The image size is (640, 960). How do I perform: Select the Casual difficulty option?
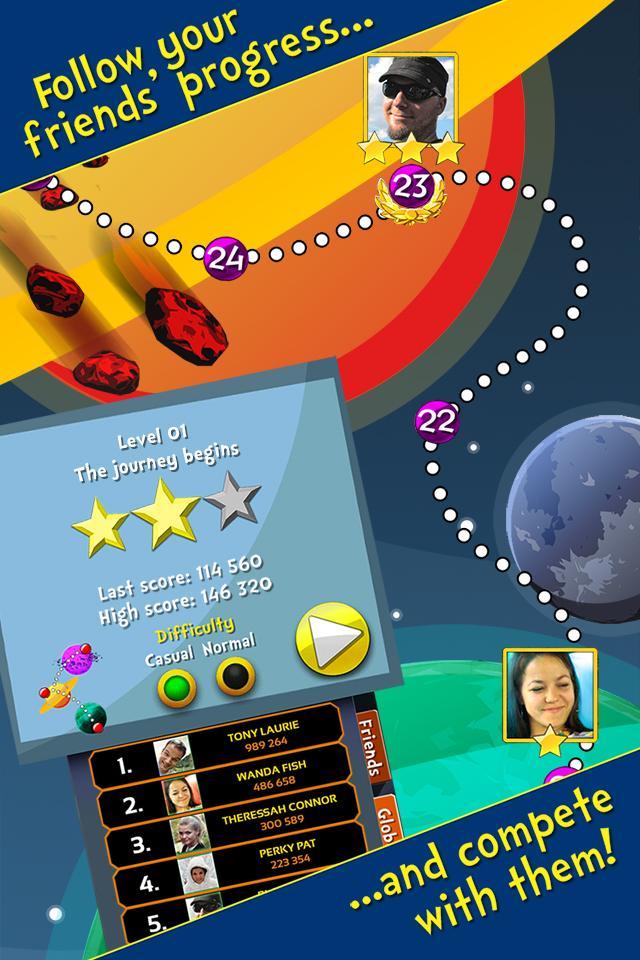coord(176,688)
